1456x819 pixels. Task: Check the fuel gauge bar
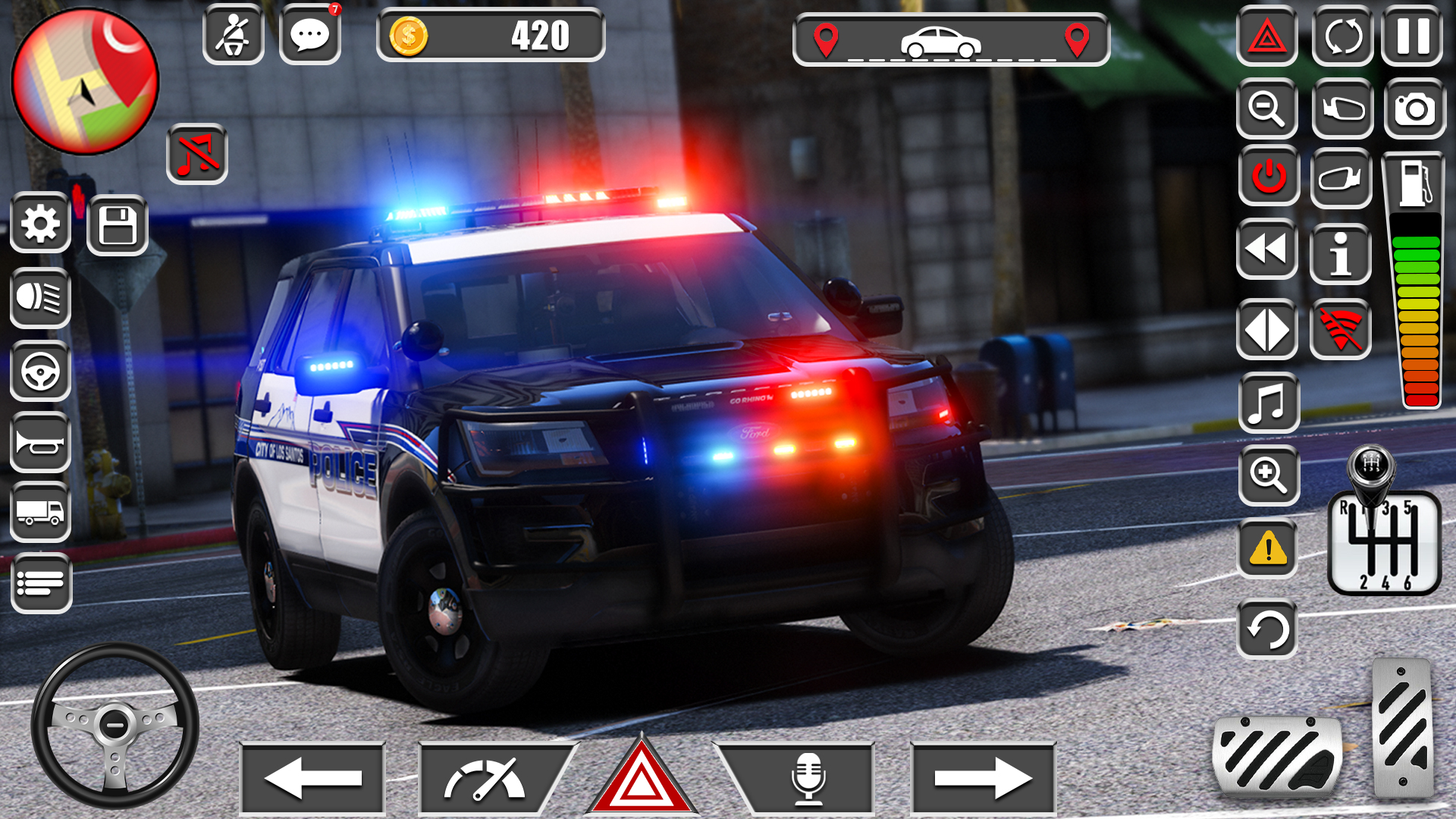click(1417, 303)
